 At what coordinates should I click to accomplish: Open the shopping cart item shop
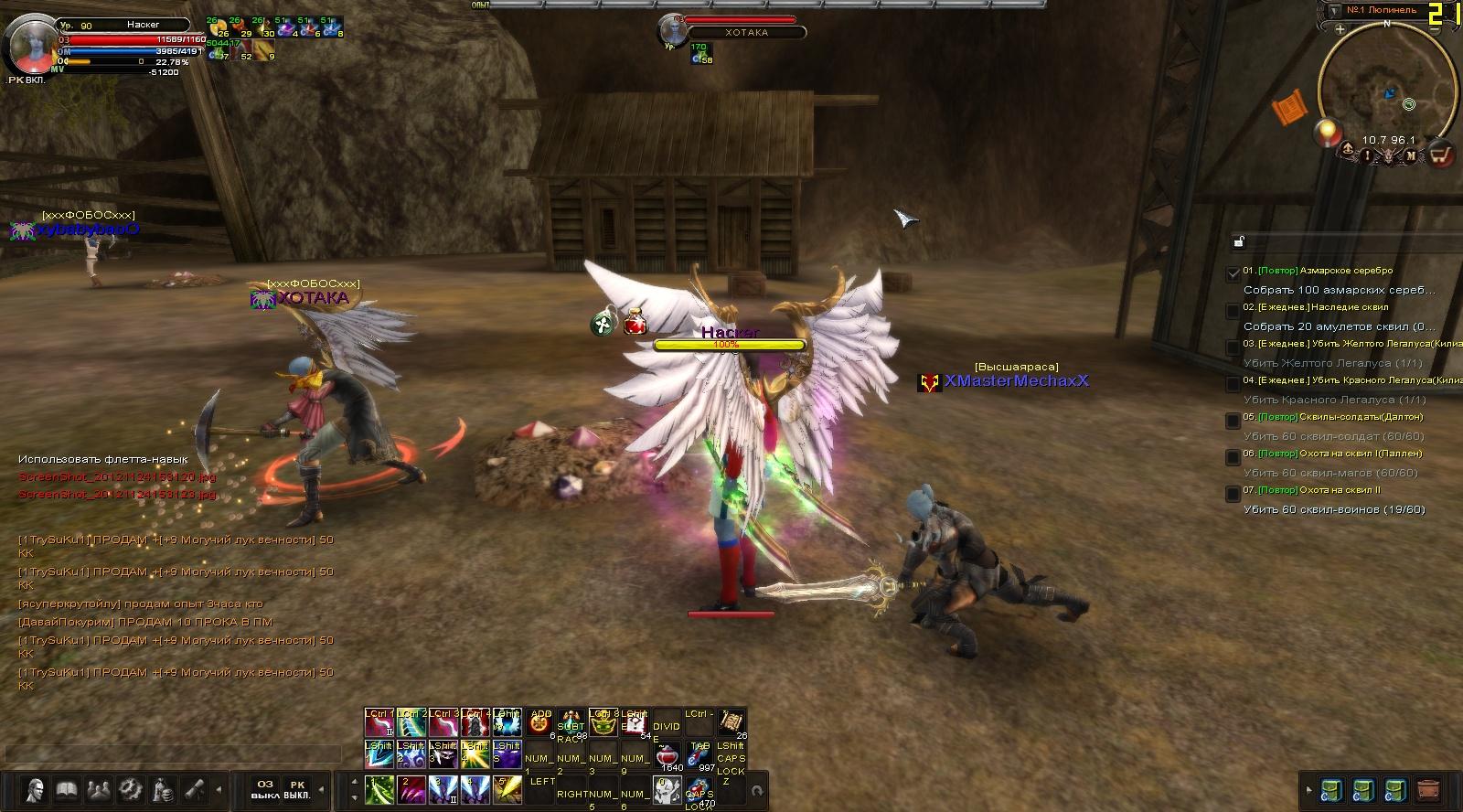tap(1441, 155)
